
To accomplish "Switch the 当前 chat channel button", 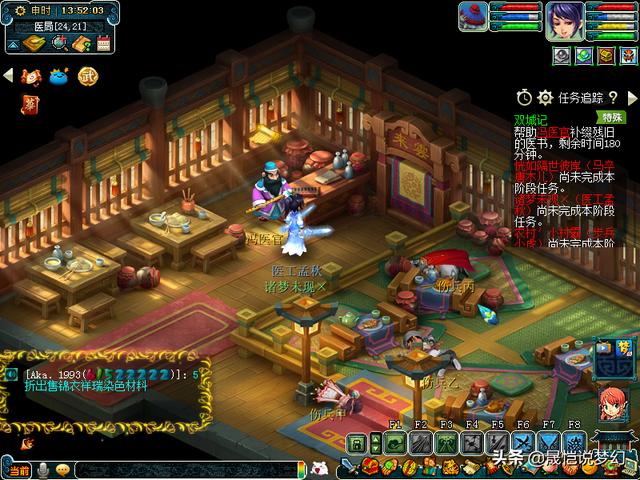I will coord(17,470).
